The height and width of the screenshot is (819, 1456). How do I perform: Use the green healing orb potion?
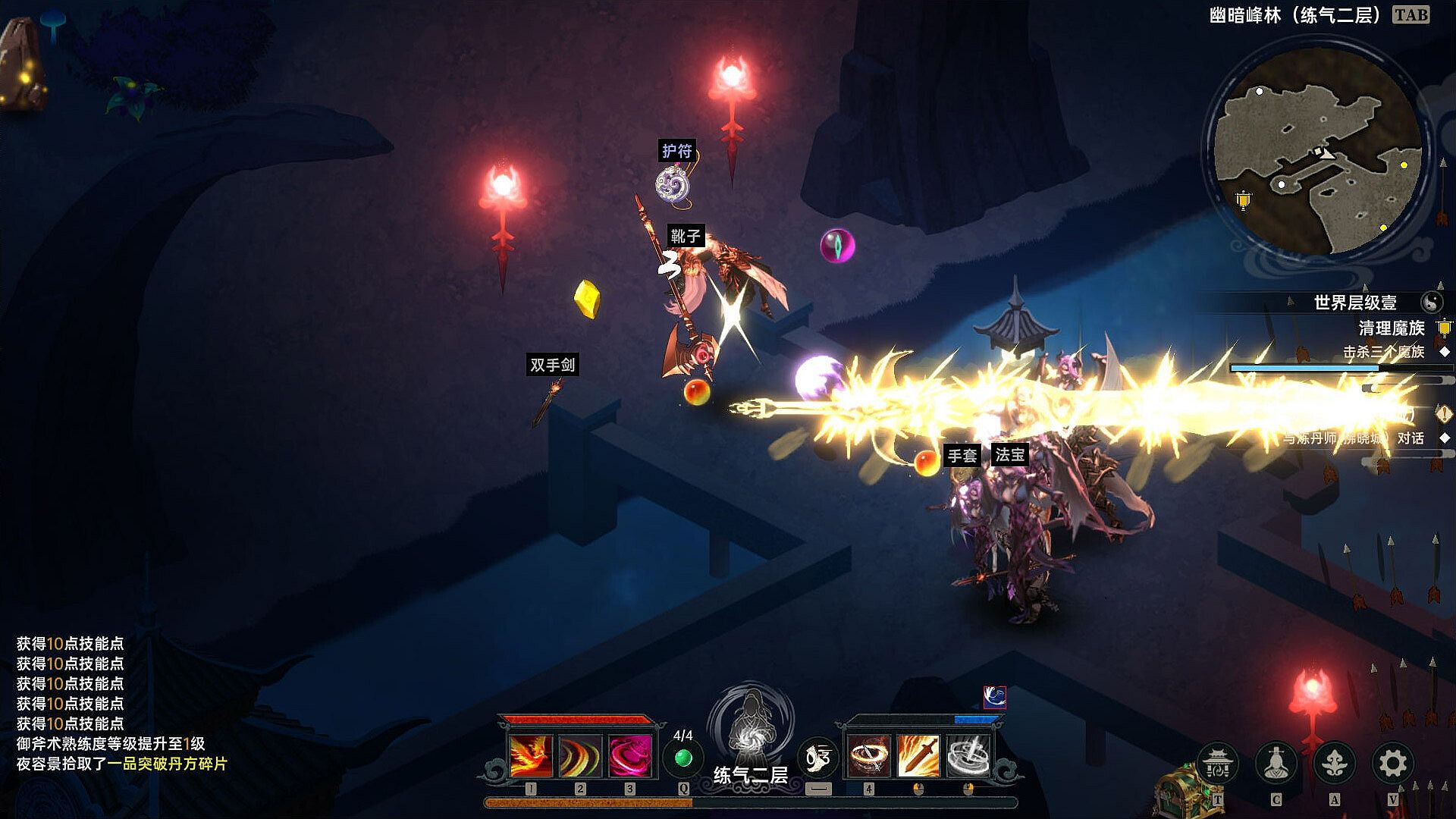pos(683,758)
